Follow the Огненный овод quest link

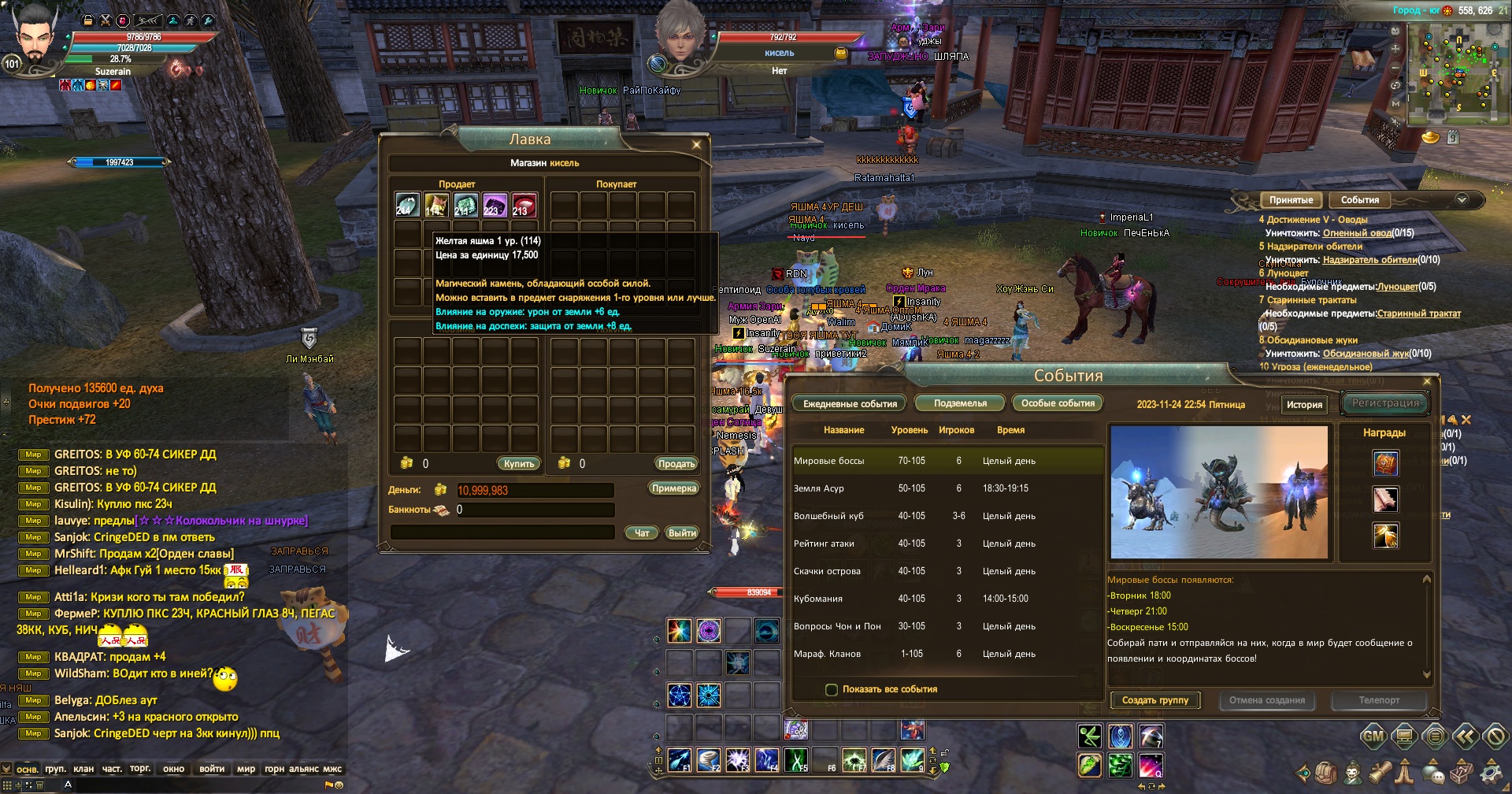1357,233
